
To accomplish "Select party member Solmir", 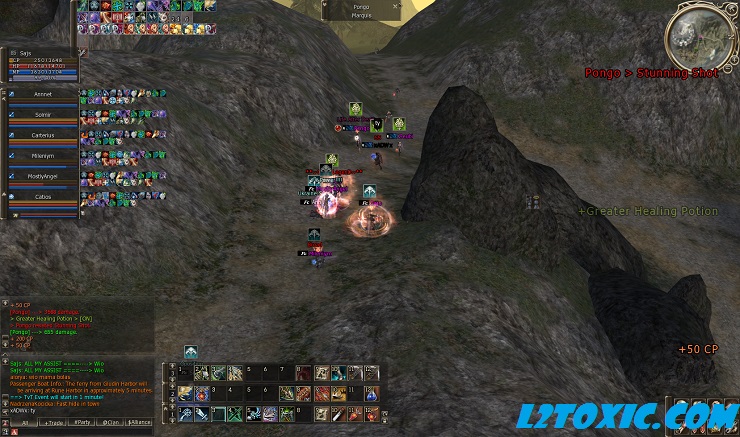I will [x=42, y=117].
